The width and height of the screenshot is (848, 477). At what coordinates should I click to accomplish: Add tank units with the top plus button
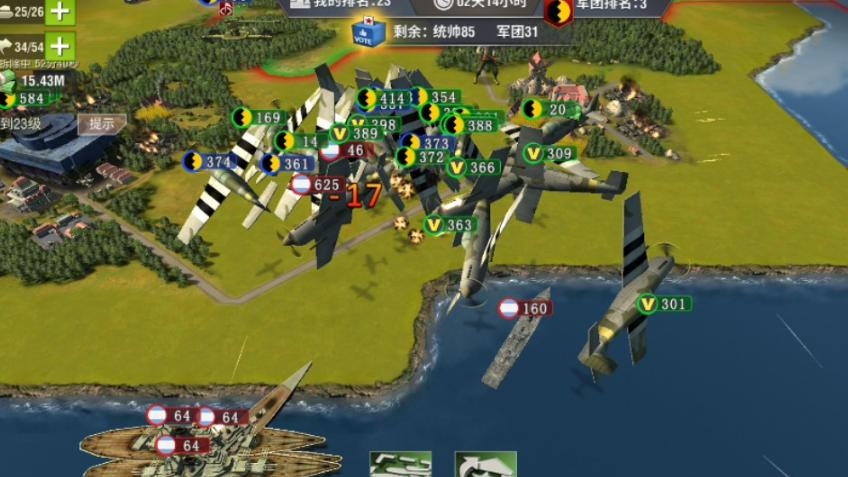(60, 12)
